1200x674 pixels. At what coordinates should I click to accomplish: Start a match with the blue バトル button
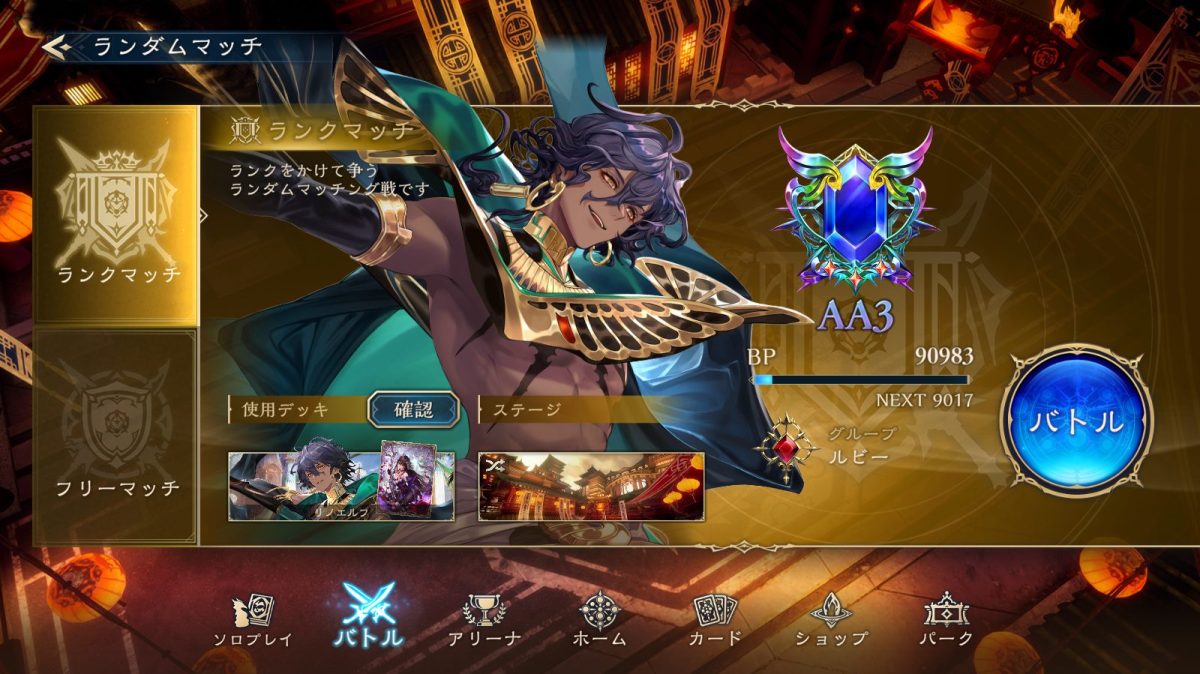(x=1076, y=421)
